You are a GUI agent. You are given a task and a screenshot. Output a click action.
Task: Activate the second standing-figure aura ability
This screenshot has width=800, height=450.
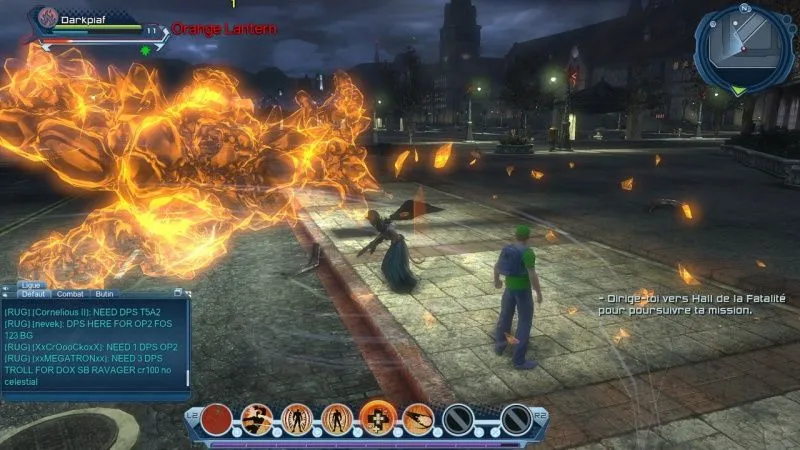(x=337, y=418)
